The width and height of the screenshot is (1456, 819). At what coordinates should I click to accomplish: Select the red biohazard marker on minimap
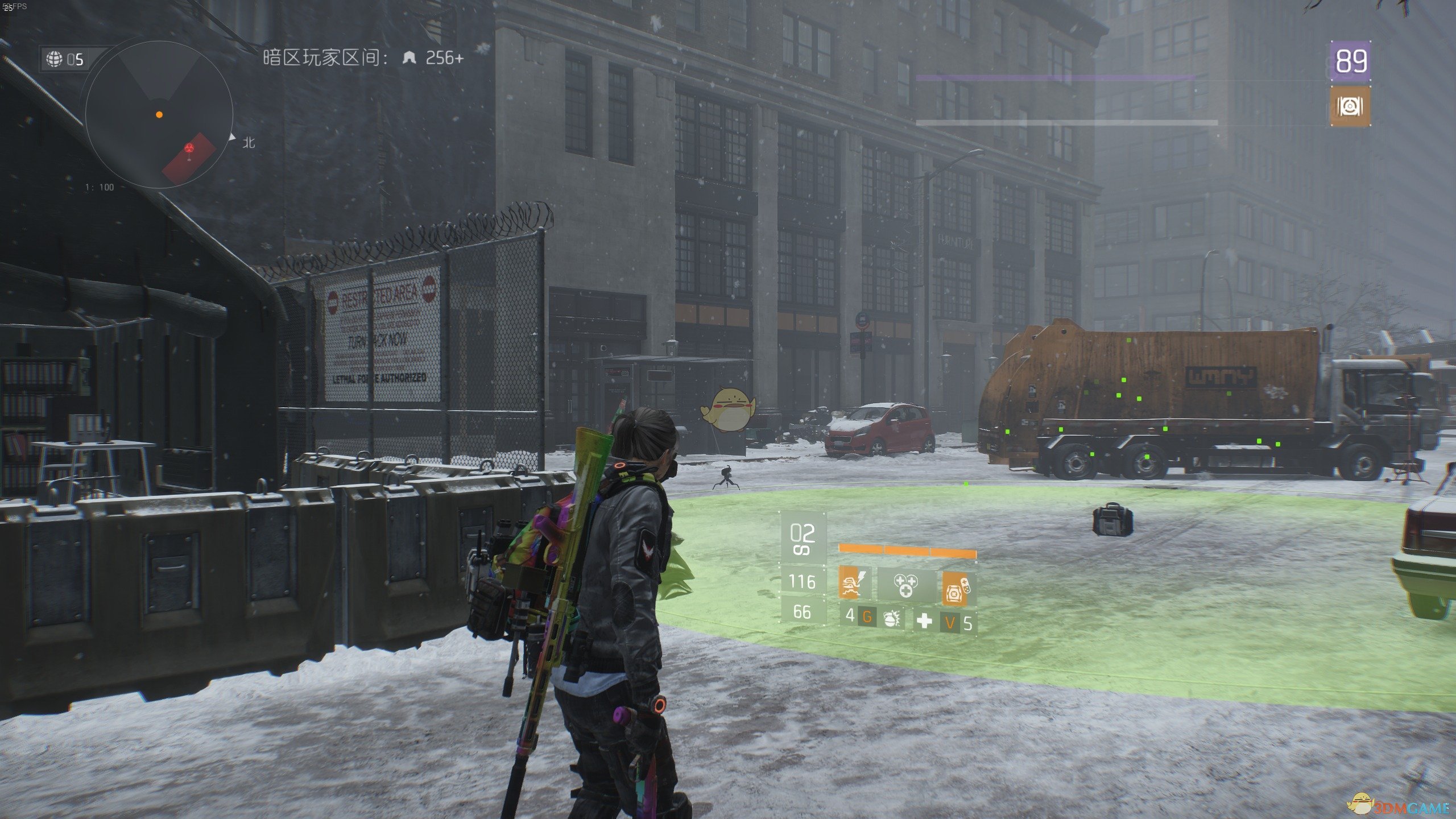click(x=189, y=148)
